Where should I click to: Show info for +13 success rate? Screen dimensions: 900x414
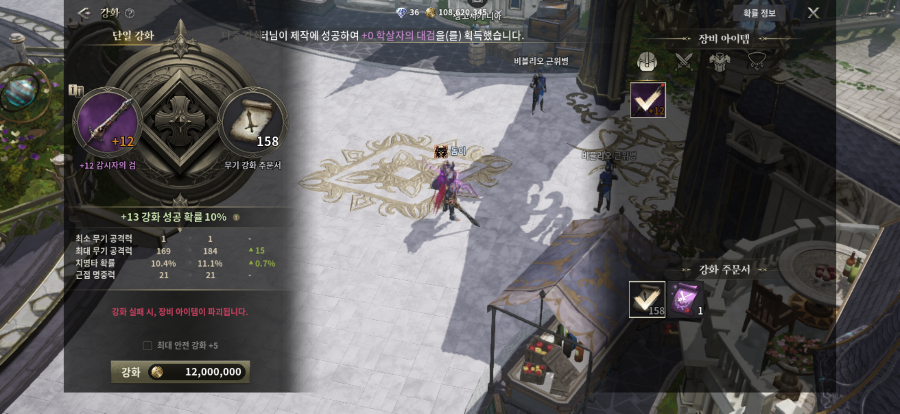coord(236,216)
